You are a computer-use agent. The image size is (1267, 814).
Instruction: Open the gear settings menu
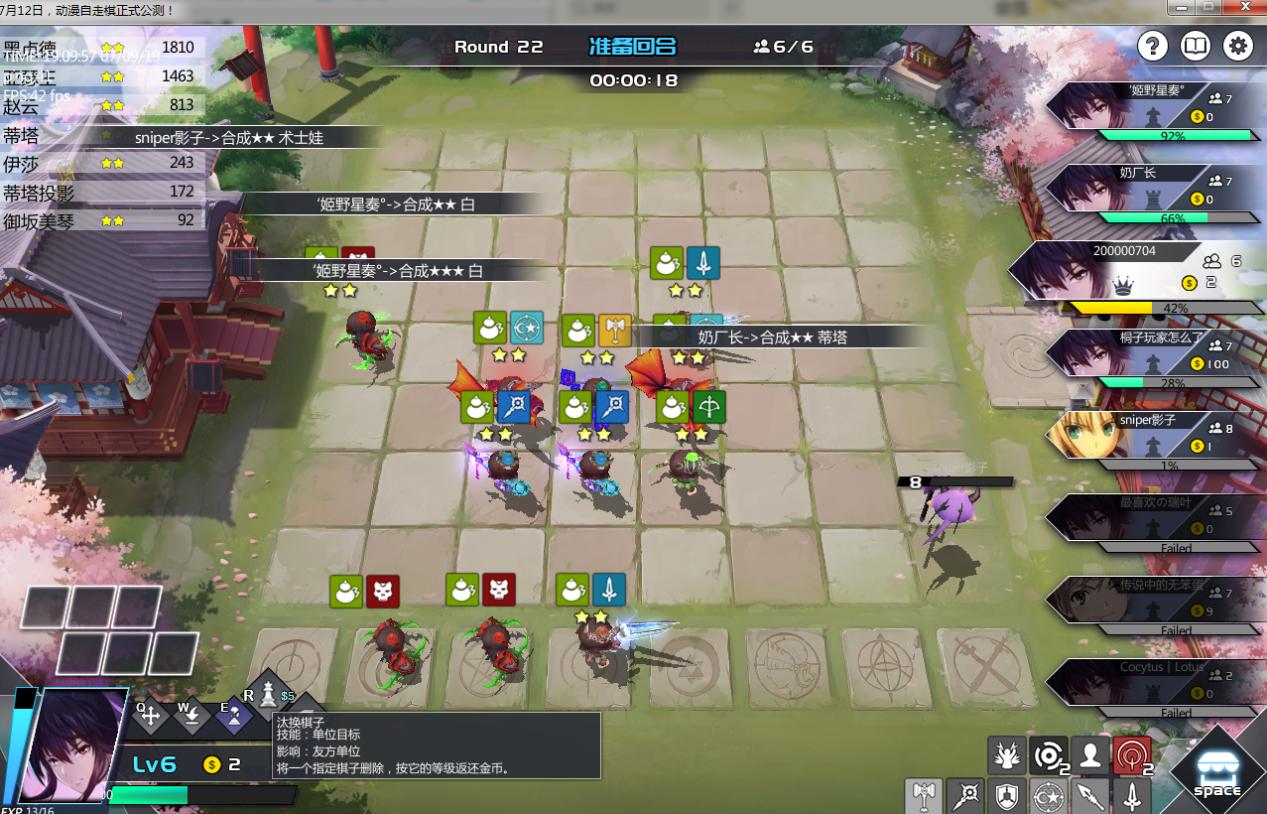(x=1238, y=46)
